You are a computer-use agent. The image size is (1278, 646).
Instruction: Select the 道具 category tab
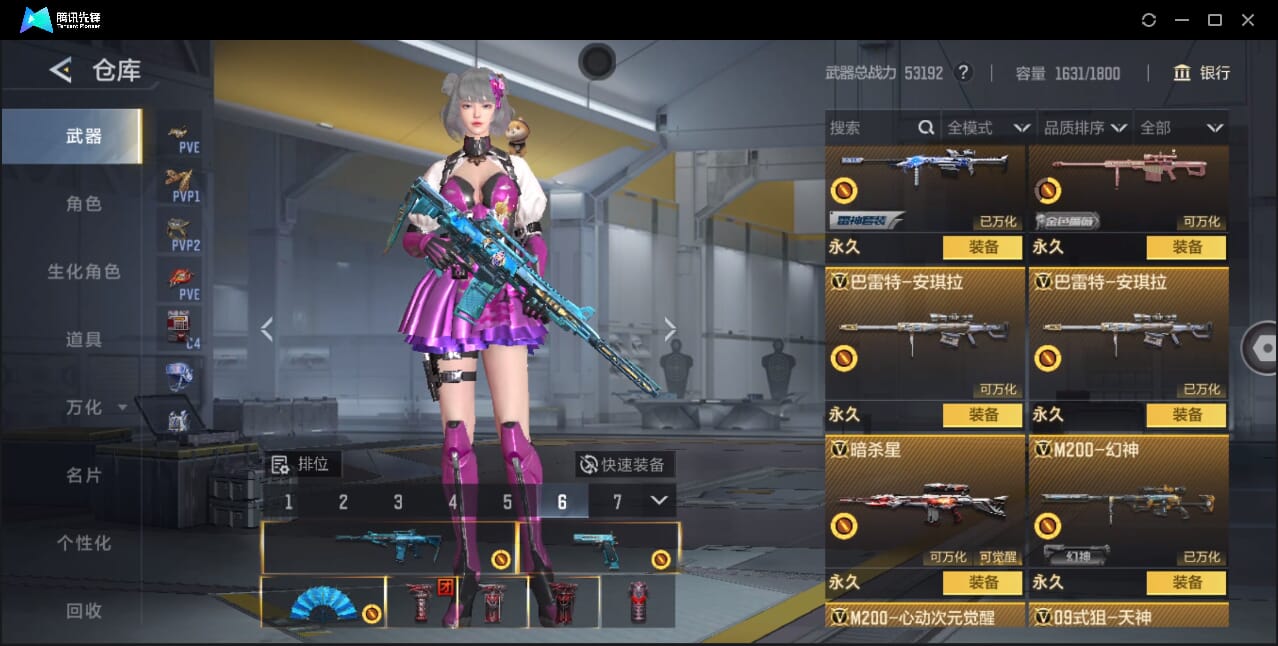84,340
